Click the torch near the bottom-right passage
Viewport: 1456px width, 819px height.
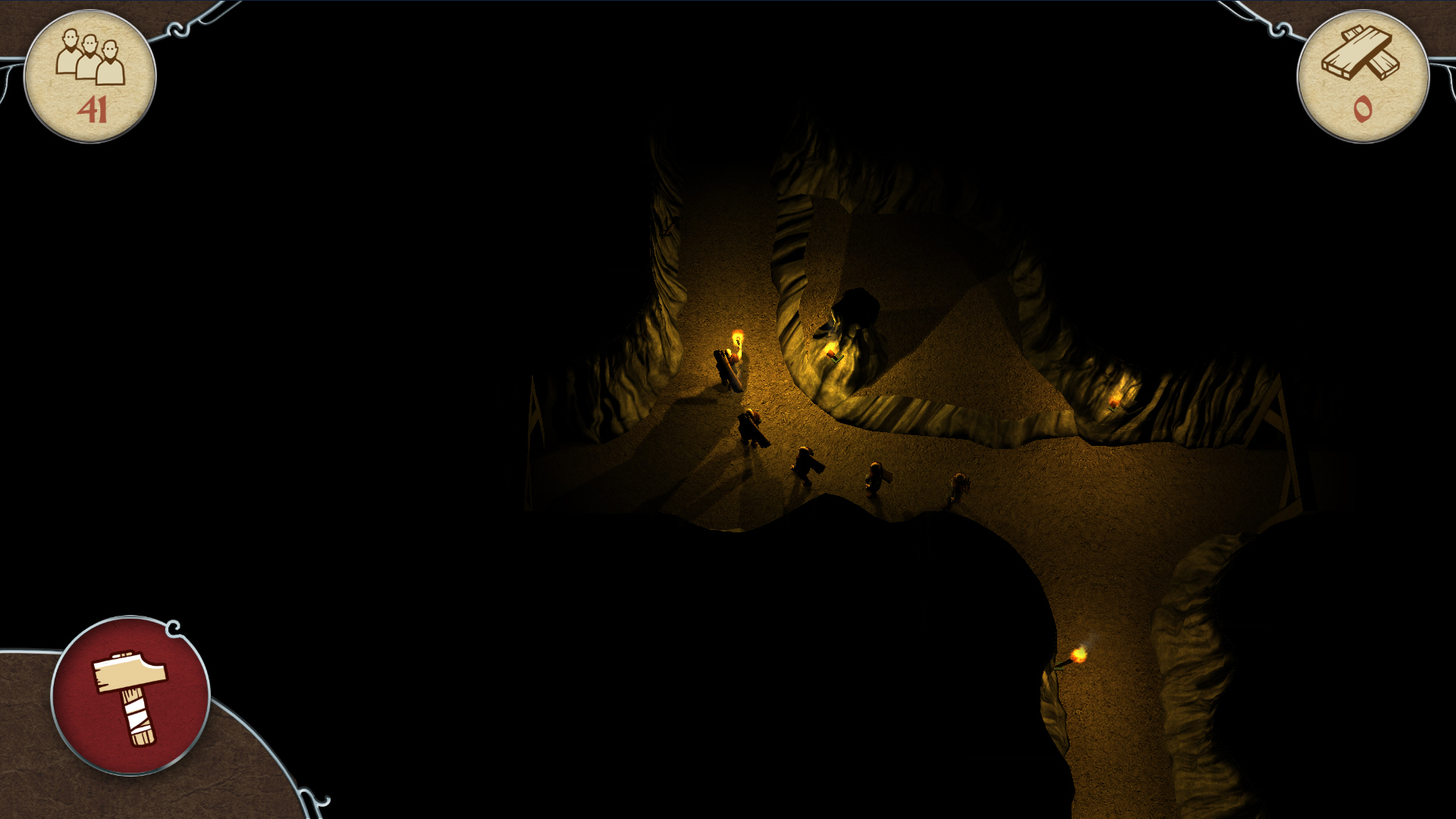(x=1080, y=654)
